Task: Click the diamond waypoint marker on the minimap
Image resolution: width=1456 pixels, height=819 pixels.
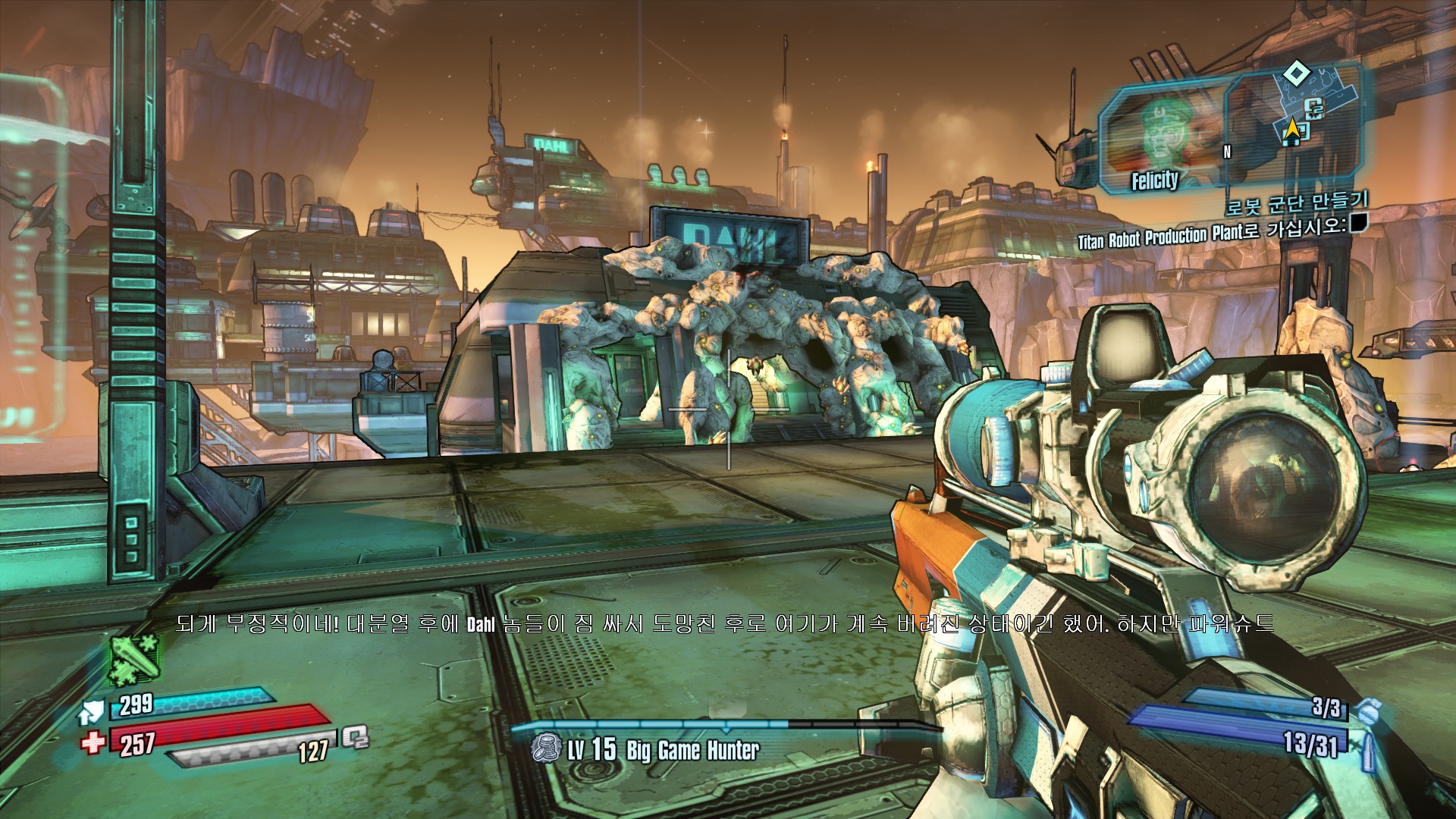Action: pos(1297,74)
